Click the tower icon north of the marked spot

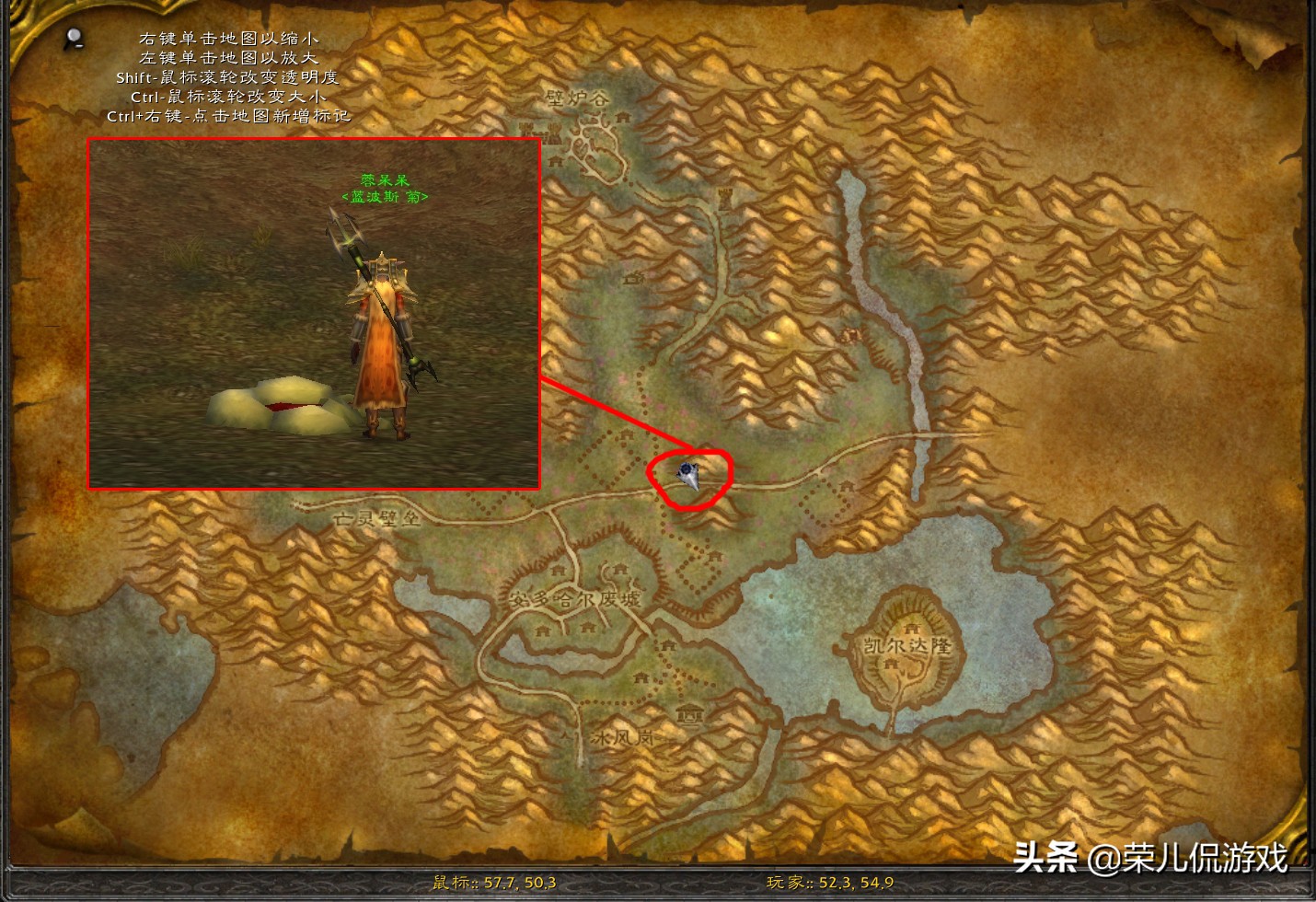point(725,196)
